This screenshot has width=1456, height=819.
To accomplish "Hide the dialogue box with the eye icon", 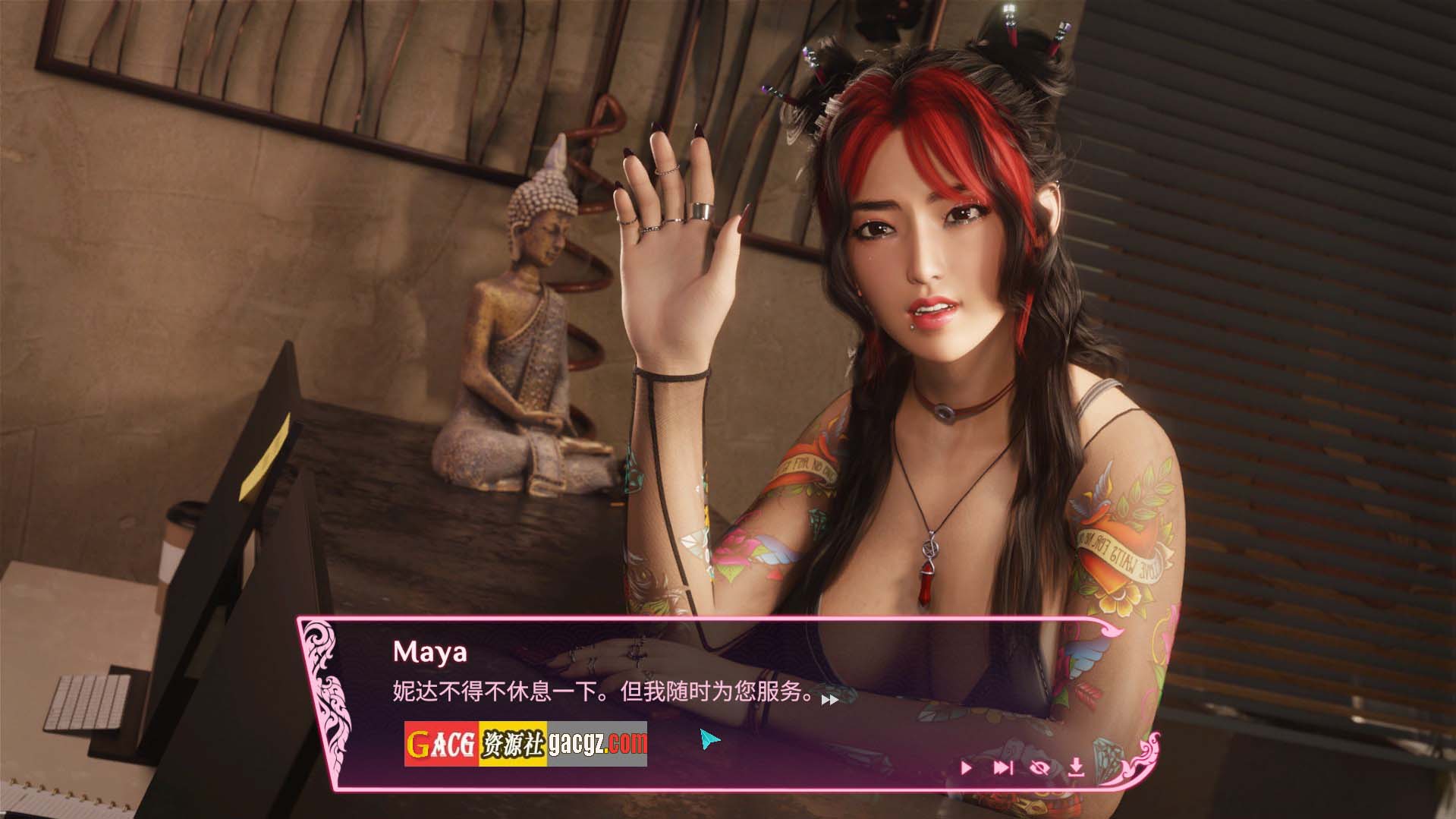I will [1039, 768].
